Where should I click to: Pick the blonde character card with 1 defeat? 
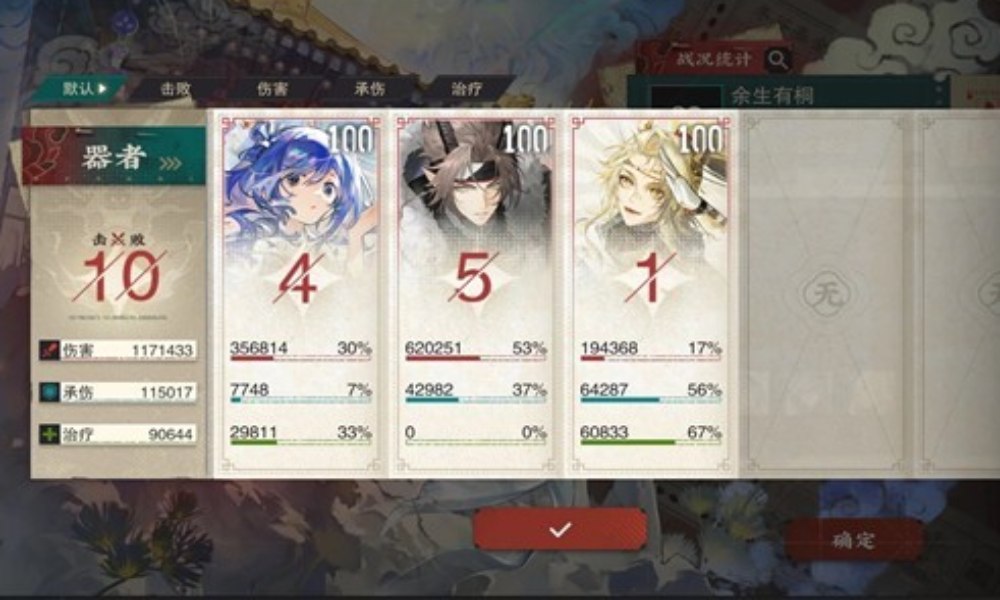pyautogui.click(x=650, y=290)
